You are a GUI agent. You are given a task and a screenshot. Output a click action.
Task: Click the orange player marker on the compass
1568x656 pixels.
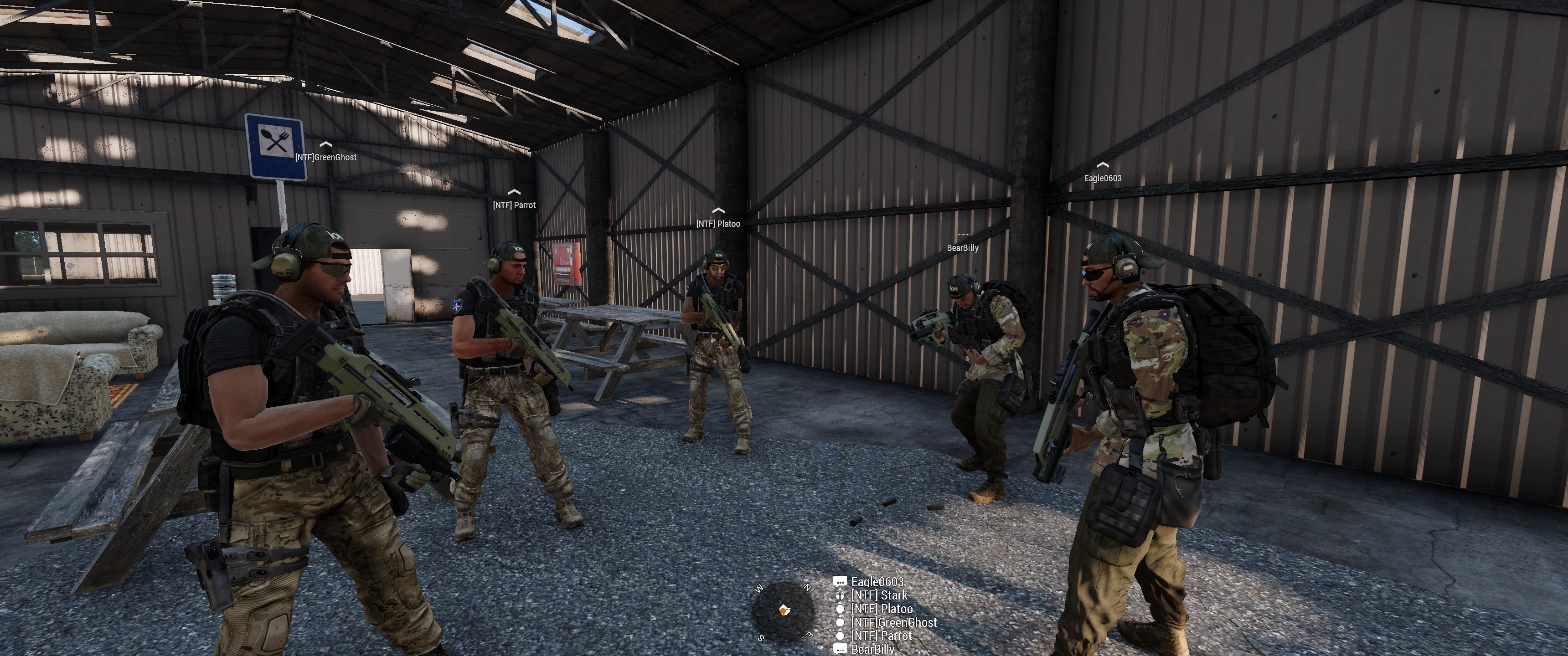(784, 610)
